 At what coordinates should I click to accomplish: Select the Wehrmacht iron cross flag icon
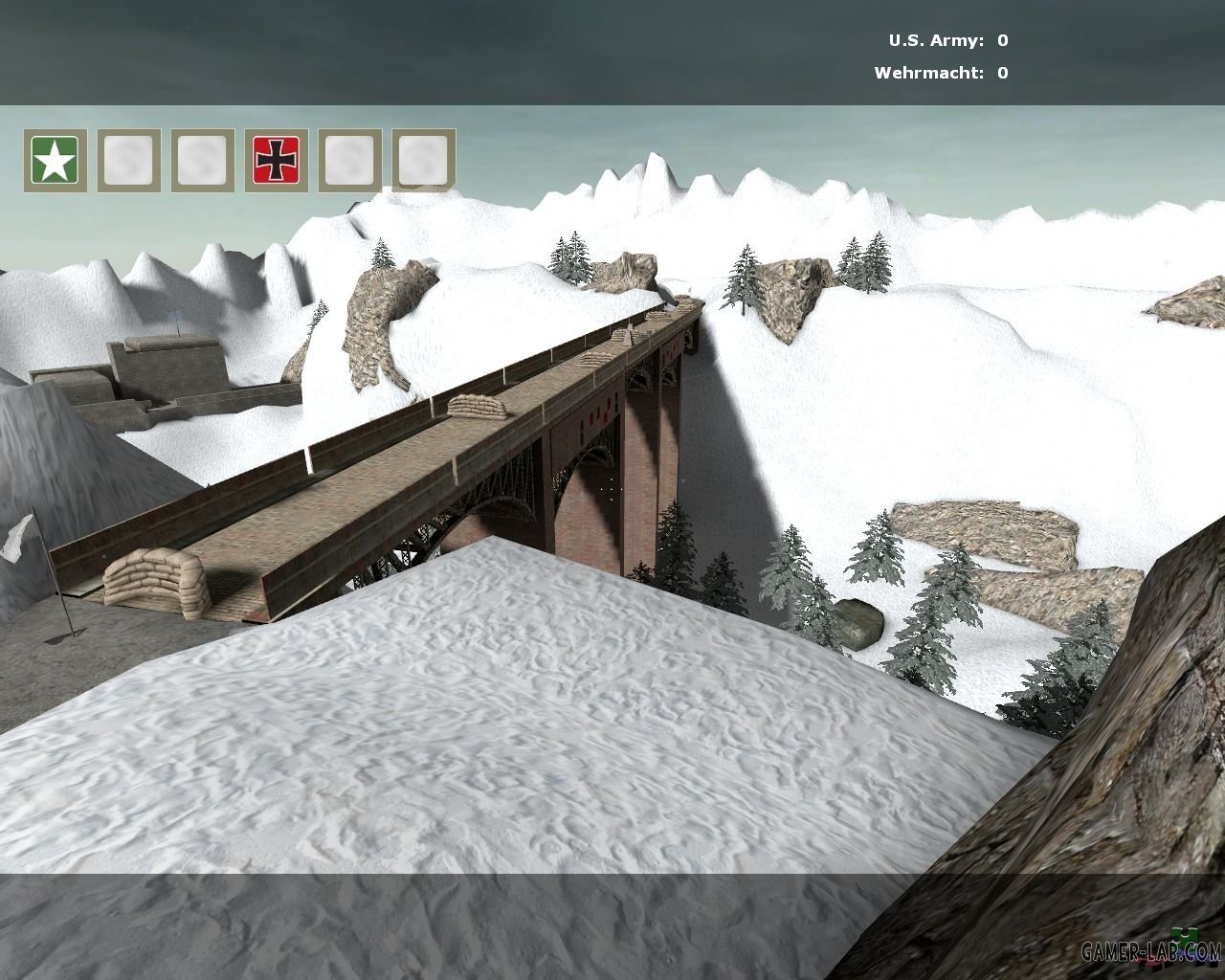(276, 160)
